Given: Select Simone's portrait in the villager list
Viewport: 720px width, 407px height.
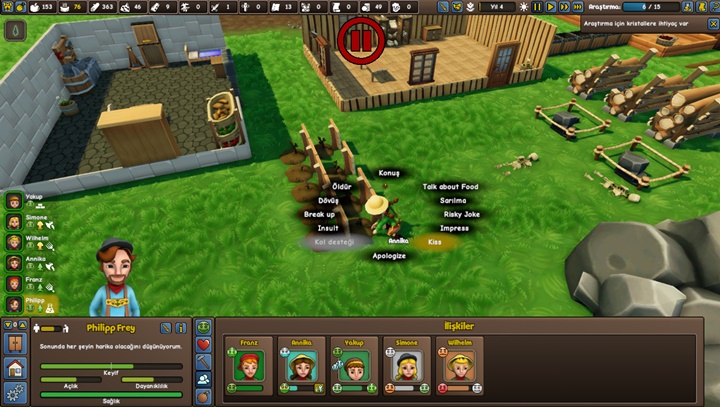Looking at the screenshot, I should coord(14,221).
